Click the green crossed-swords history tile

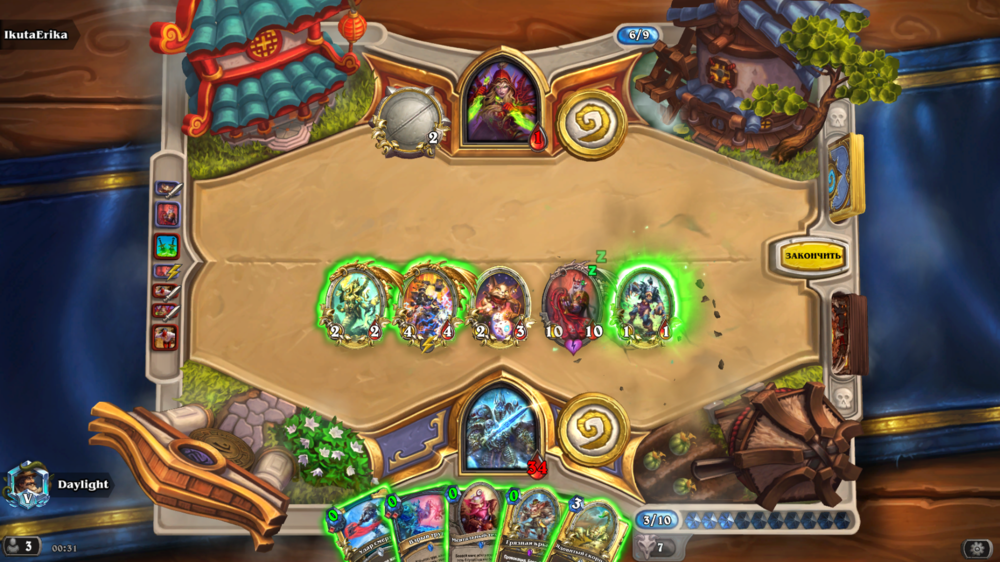(x=166, y=245)
